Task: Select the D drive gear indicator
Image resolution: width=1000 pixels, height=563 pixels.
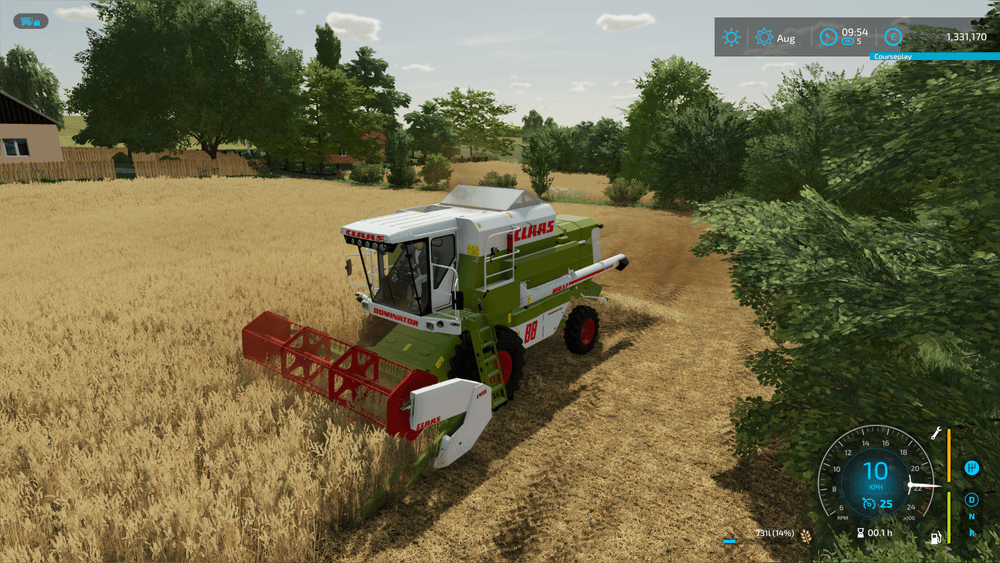Action: pos(971,499)
